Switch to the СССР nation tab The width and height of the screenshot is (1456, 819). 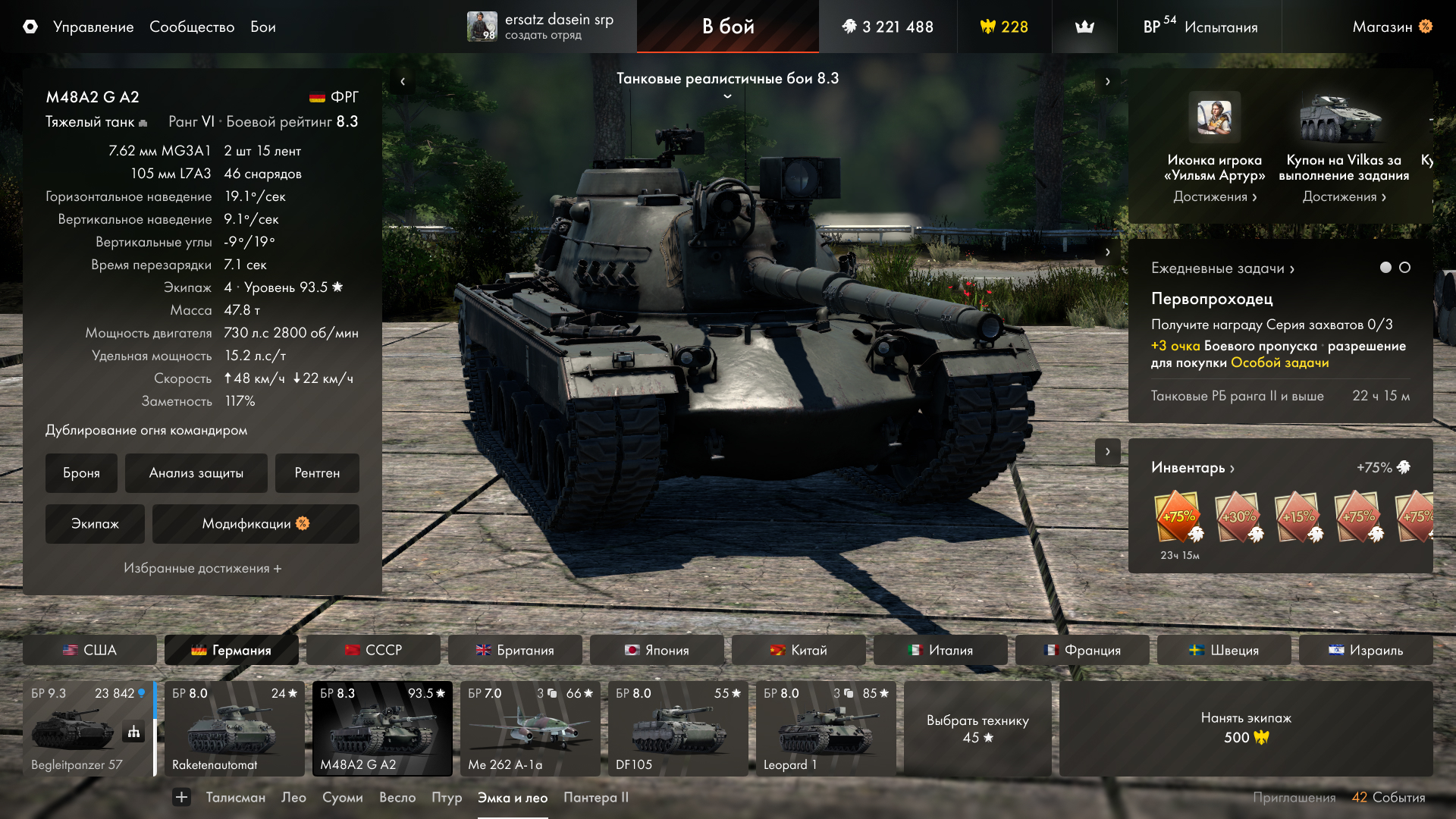point(373,650)
